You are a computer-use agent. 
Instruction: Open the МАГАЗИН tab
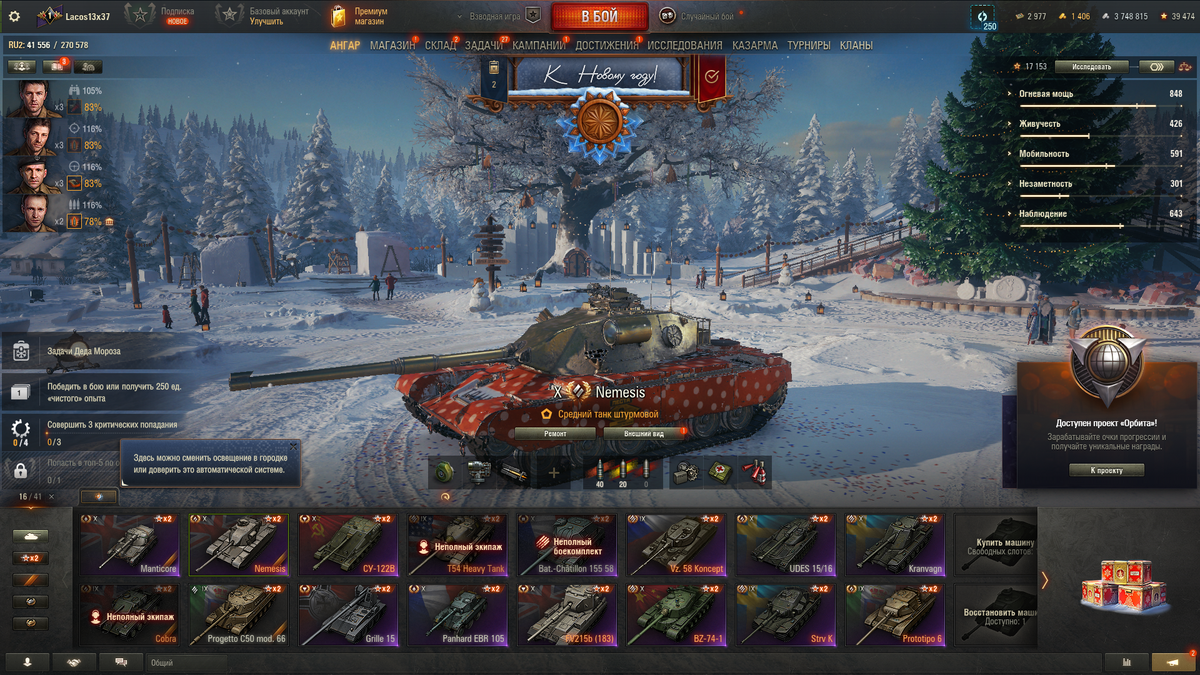coord(392,45)
